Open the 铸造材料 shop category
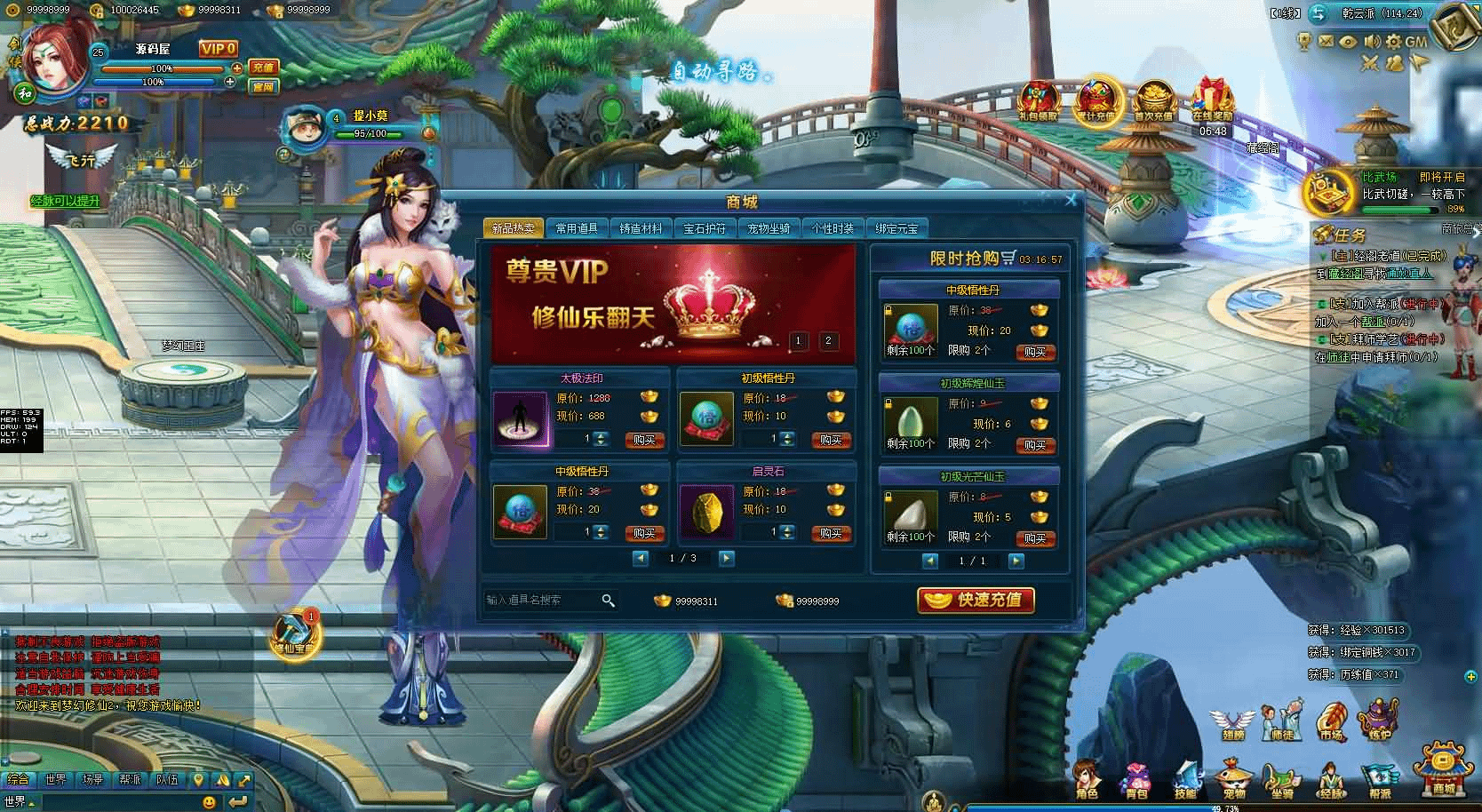The image size is (1482, 812). coord(641,228)
